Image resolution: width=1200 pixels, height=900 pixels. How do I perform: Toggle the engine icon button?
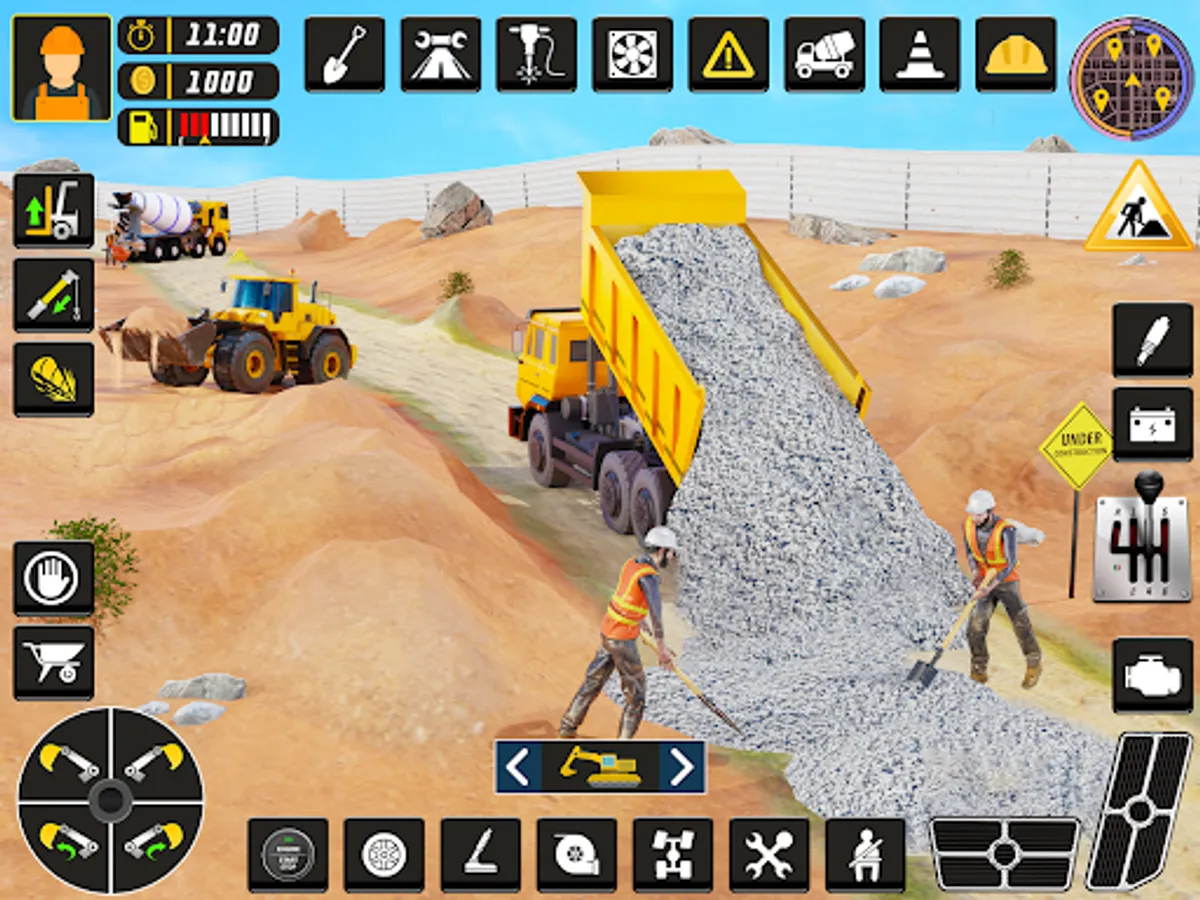coord(1152,675)
